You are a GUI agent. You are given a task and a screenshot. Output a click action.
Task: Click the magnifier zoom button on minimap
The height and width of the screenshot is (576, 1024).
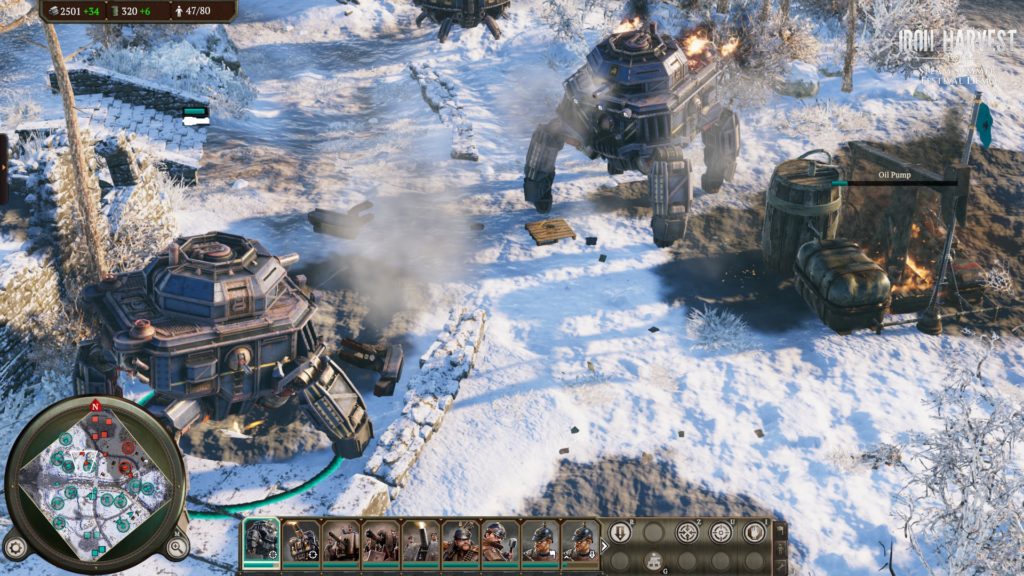click(x=176, y=546)
